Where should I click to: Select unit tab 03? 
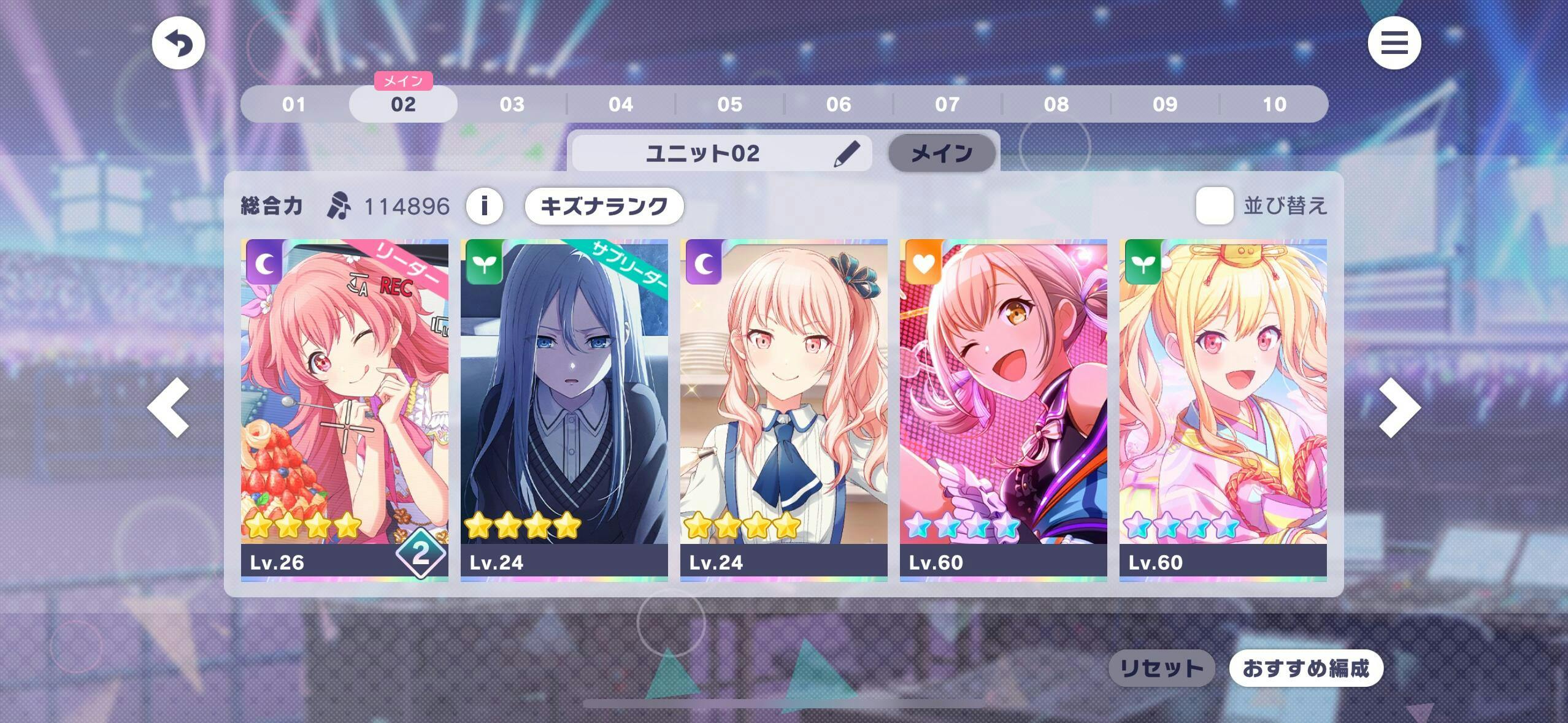pos(512,104)
